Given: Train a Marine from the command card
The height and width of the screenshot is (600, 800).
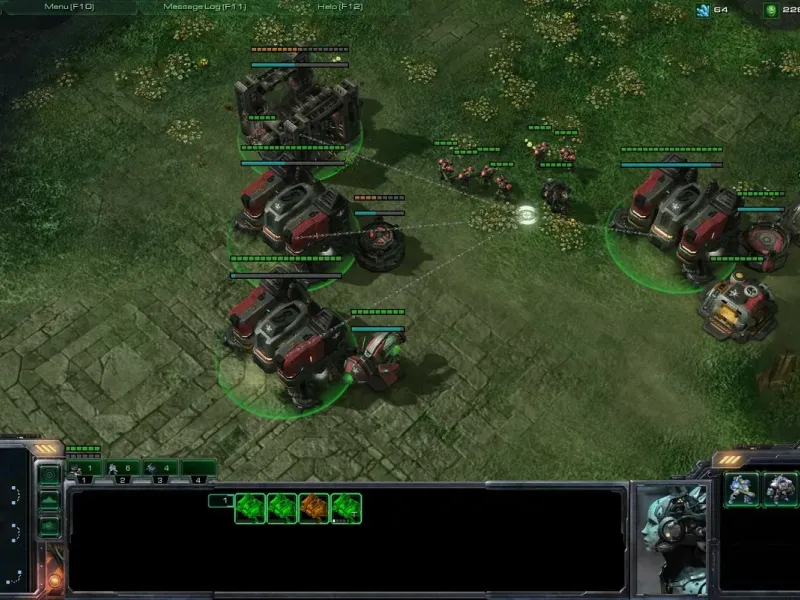Looking at the screenshot, I should pyautogui.click(x=741, y=490).
